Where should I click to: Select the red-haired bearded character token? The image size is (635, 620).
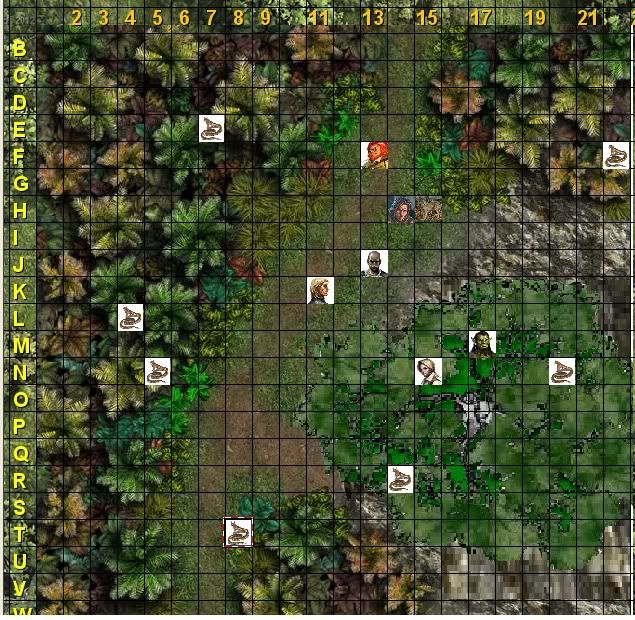374,155
